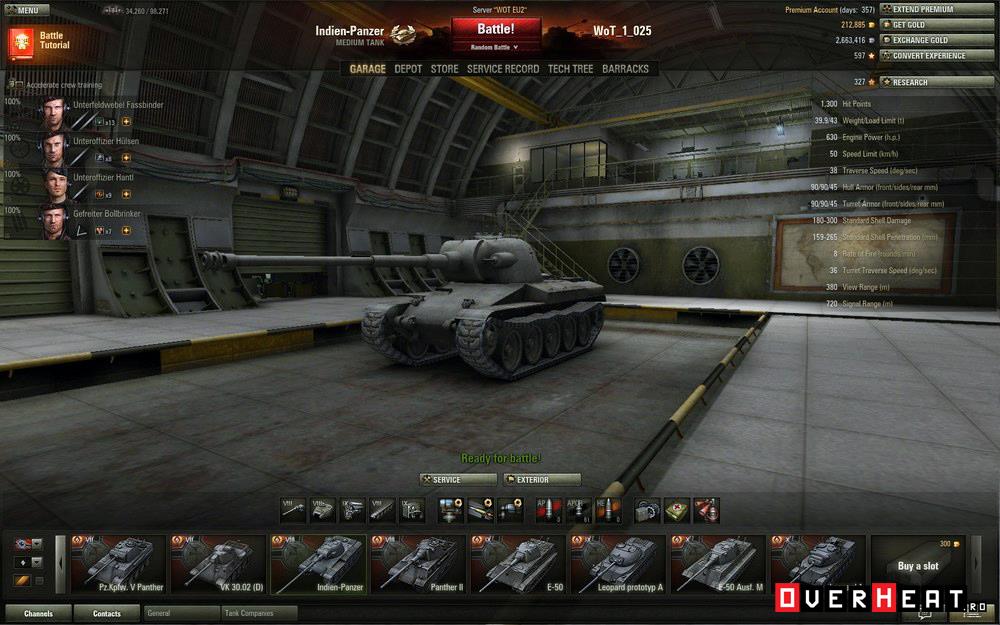Image resolution: width=1000 pixels, height=625 pixels.
Task: Open the Contacts list
Action: (x=106, y=613)
